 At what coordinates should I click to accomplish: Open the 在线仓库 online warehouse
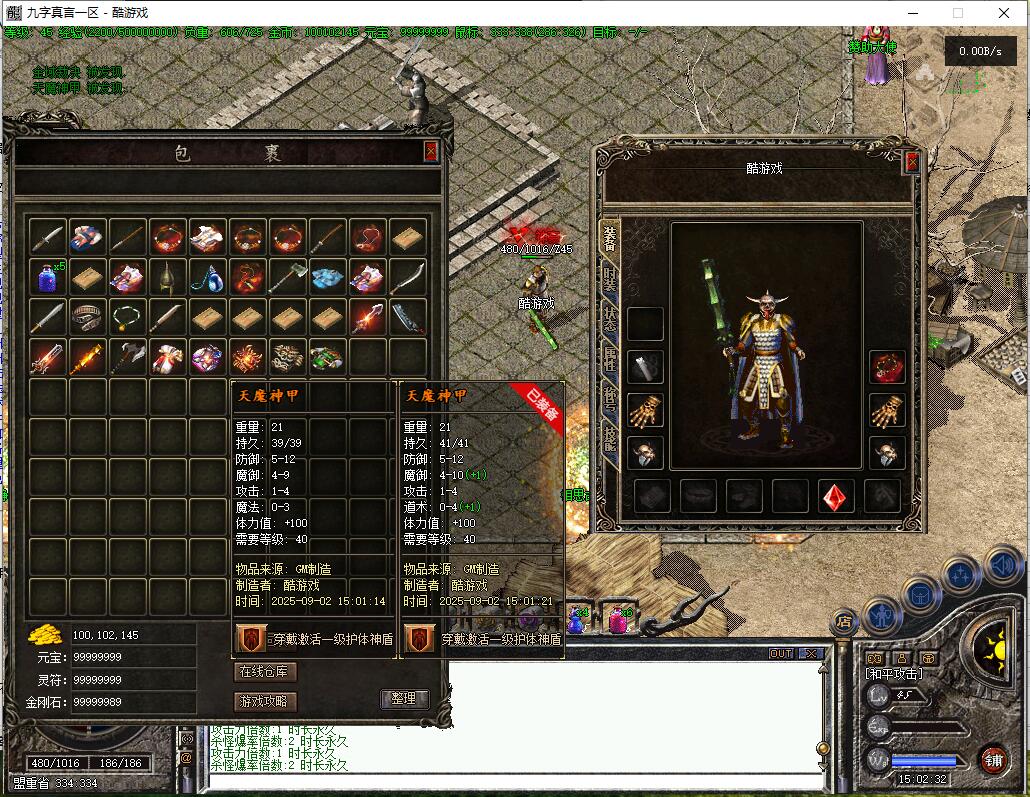(x=265, y=671)
